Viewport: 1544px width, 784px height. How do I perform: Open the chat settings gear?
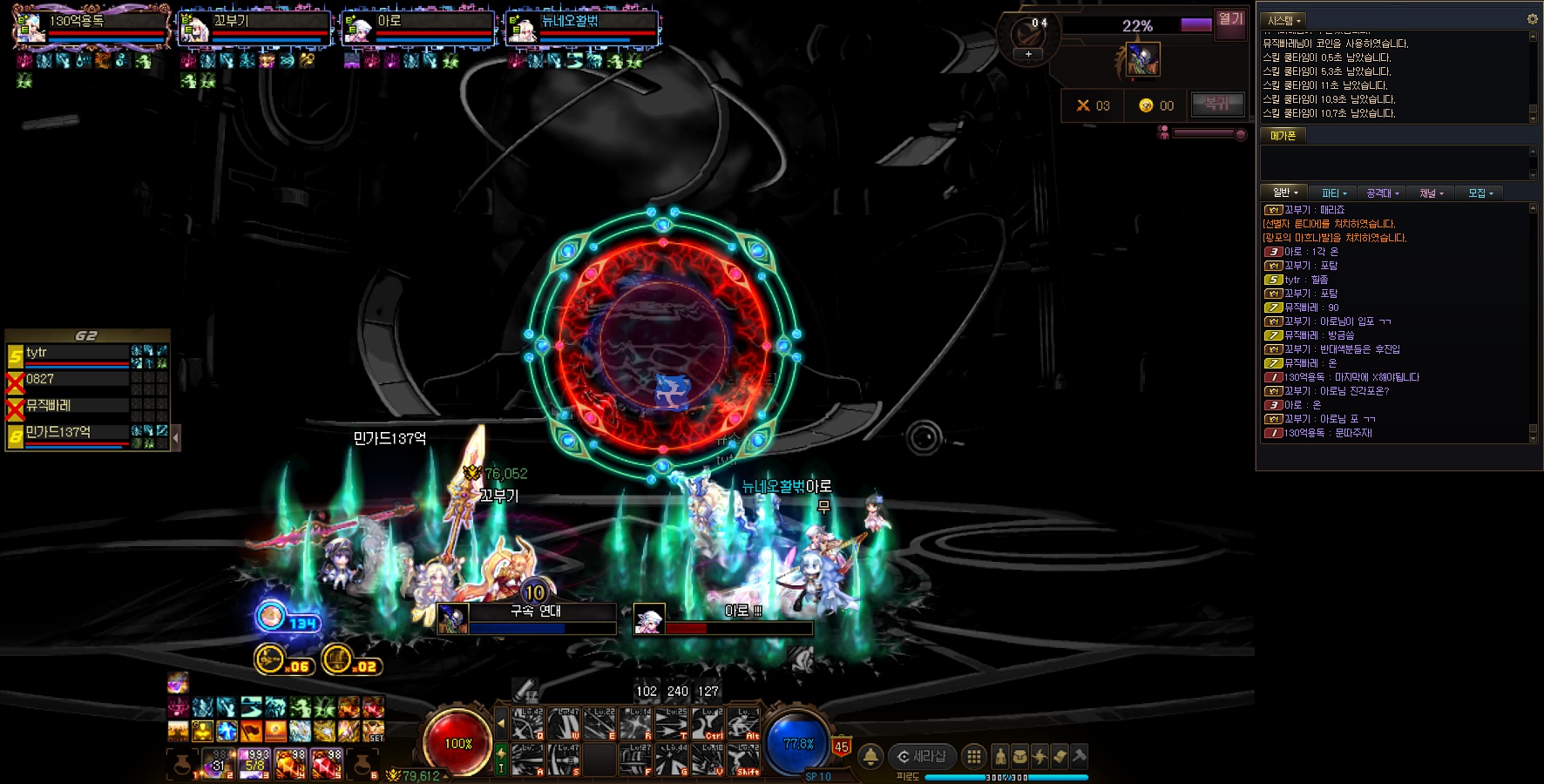pos(1532,18)
